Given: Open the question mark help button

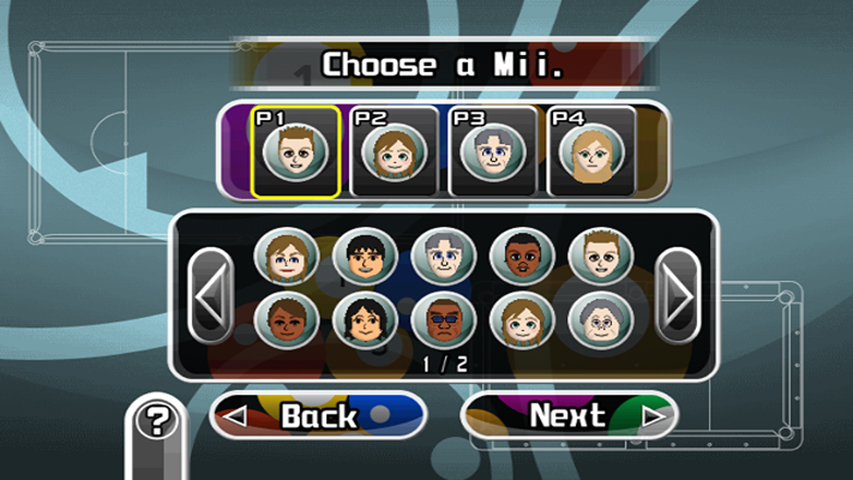Looking at the screenshot, I should coord(155,421).
